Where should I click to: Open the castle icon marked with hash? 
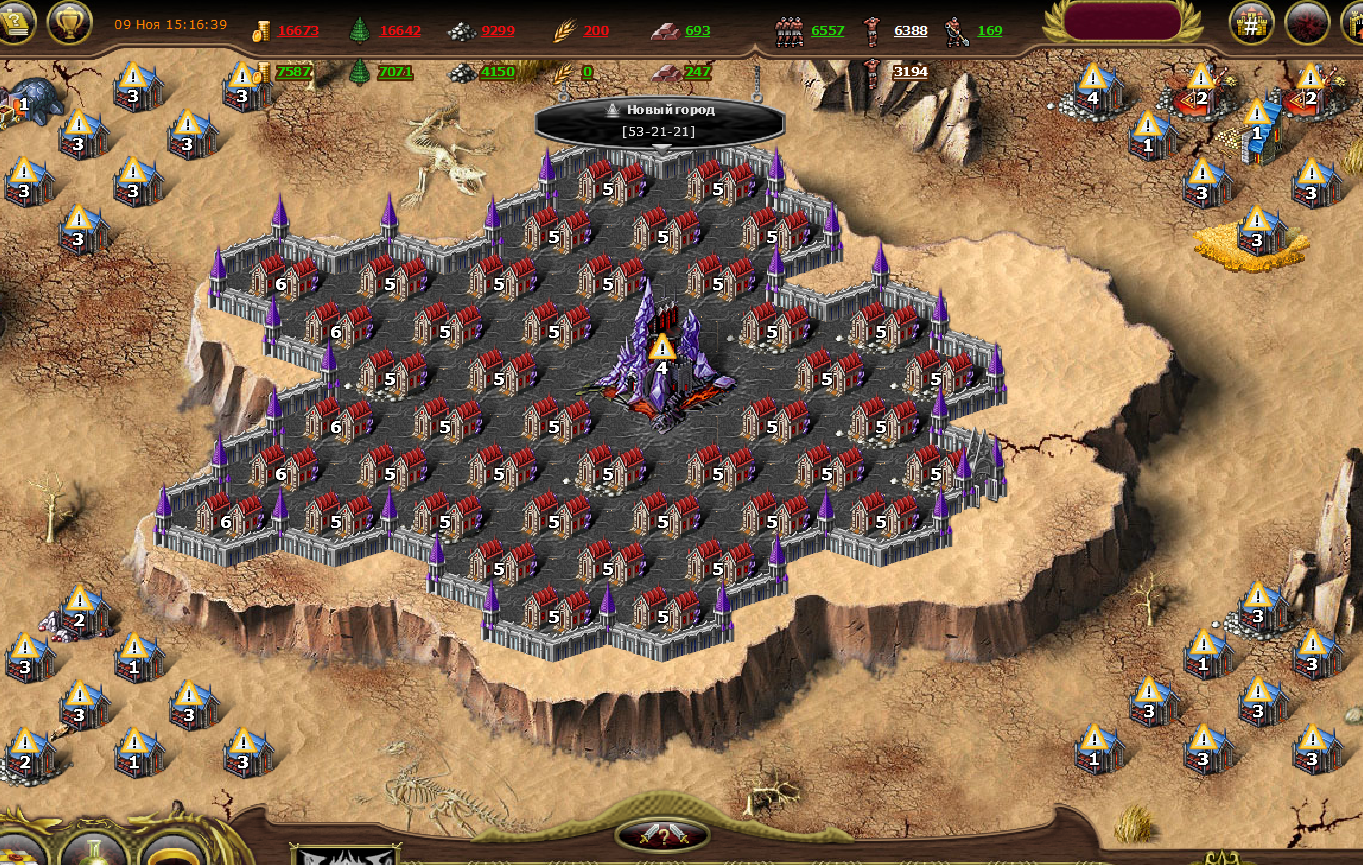tap(1251, 23)
